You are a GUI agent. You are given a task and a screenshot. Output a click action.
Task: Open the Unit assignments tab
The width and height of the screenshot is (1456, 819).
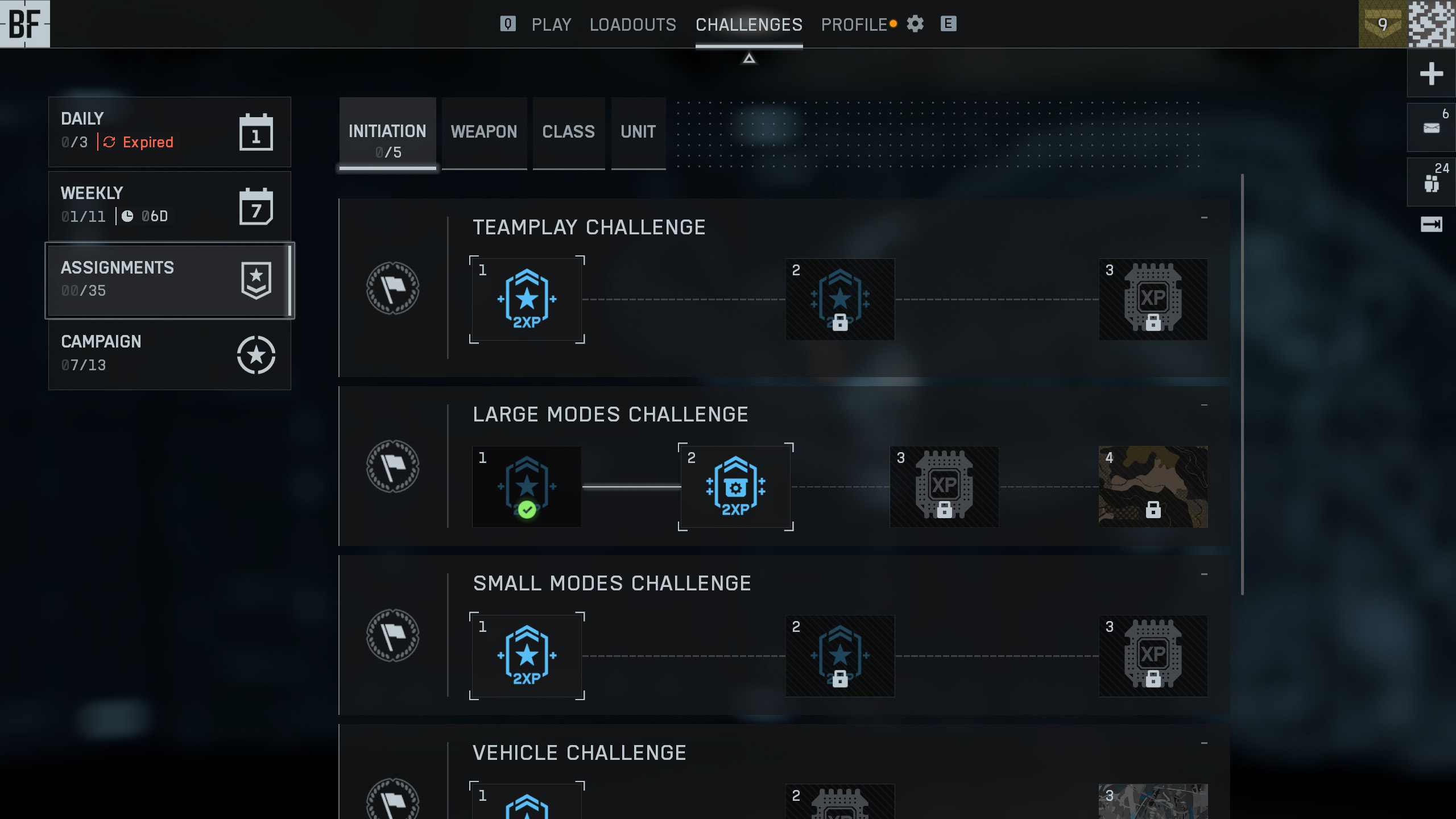point(638,132)
